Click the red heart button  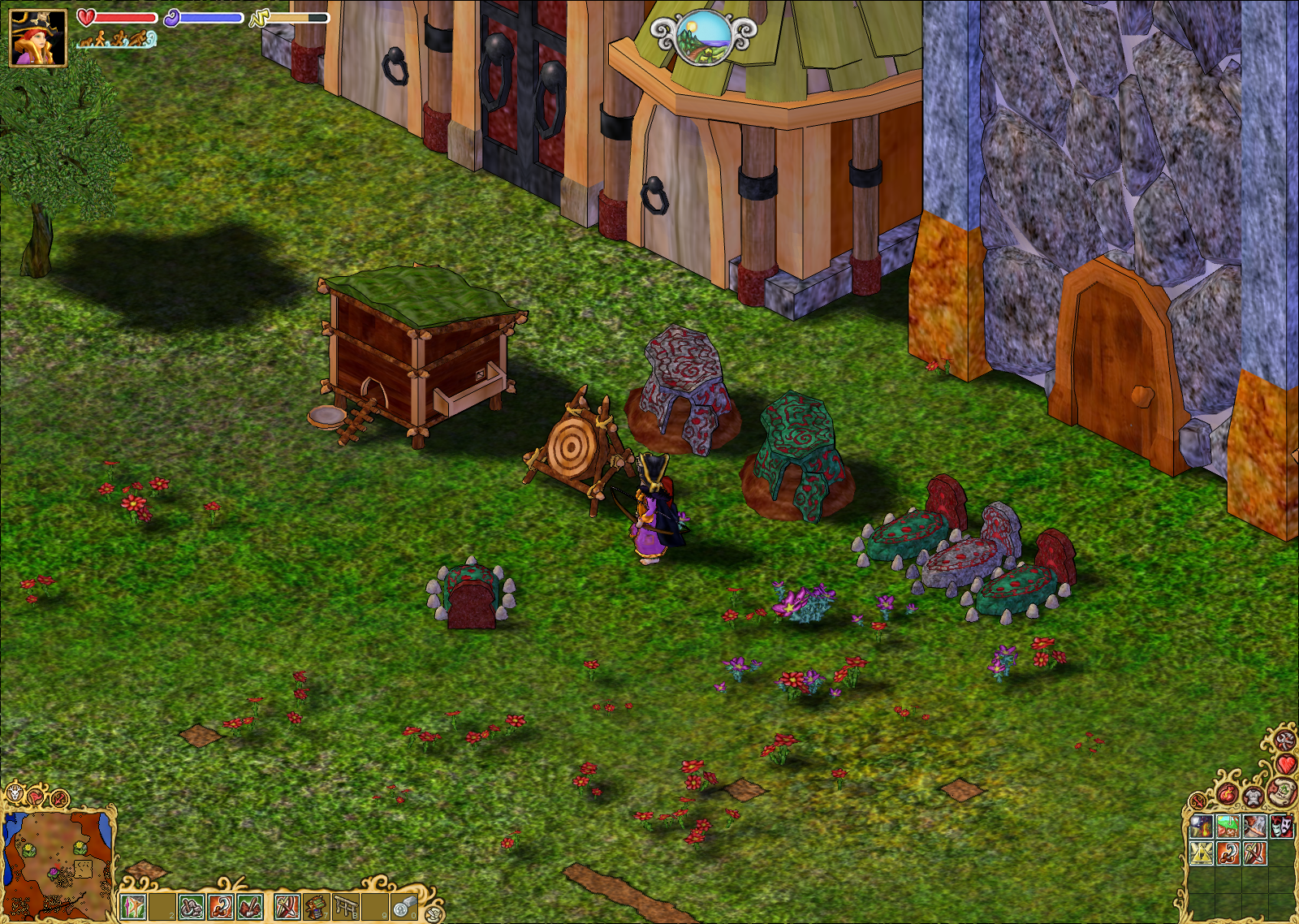coord(1286,764)
